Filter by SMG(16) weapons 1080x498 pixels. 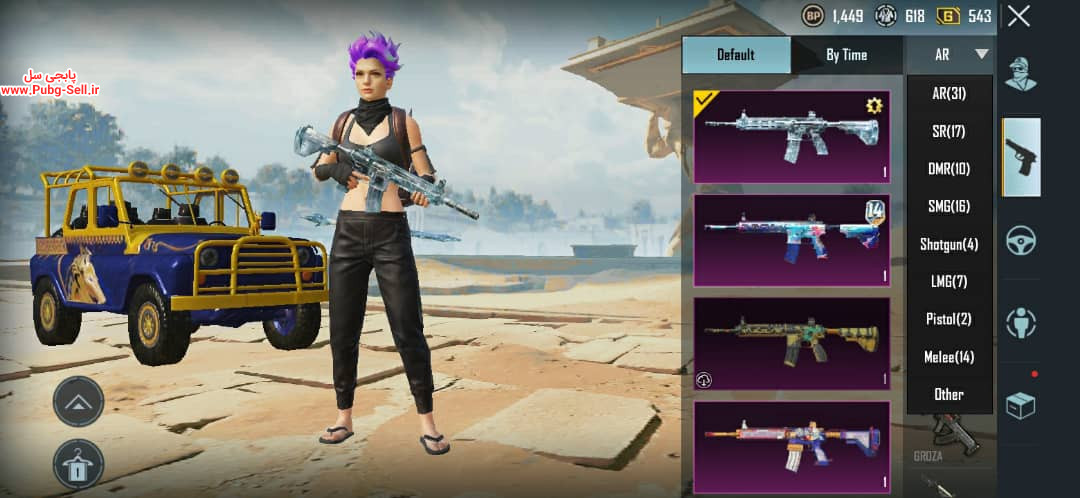(x=949, y=207)
